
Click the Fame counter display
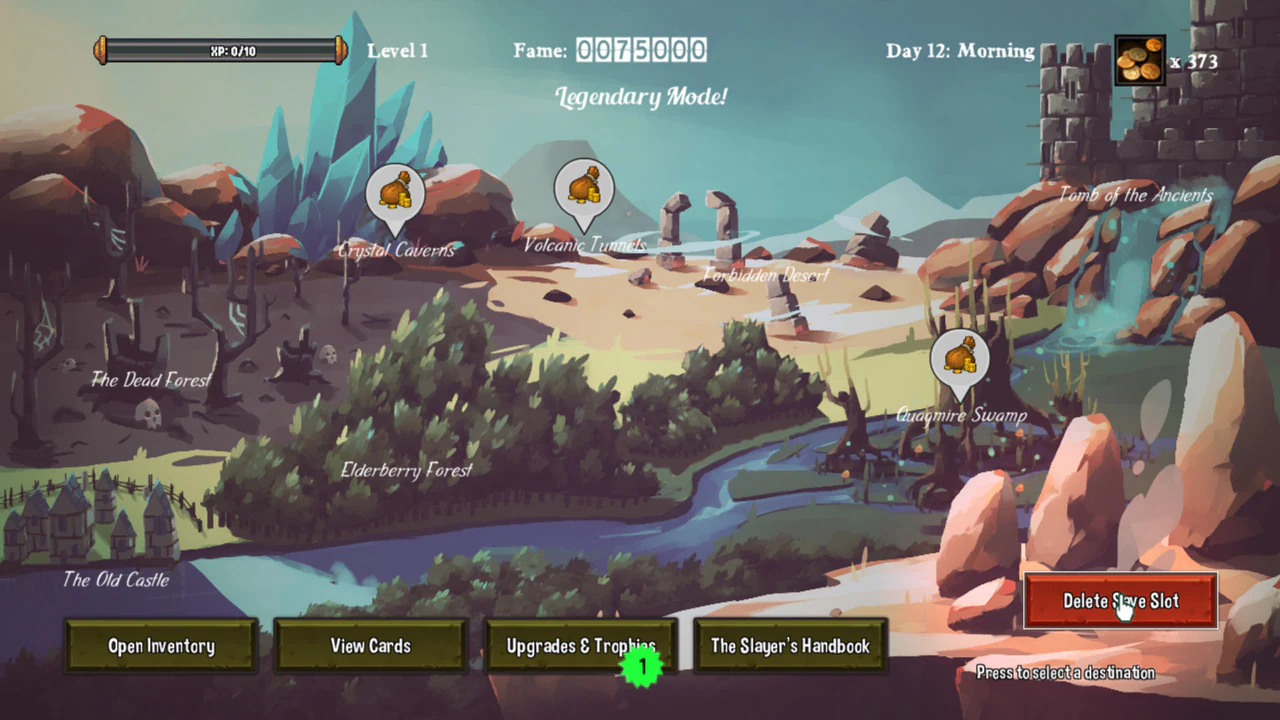(640, 50)
